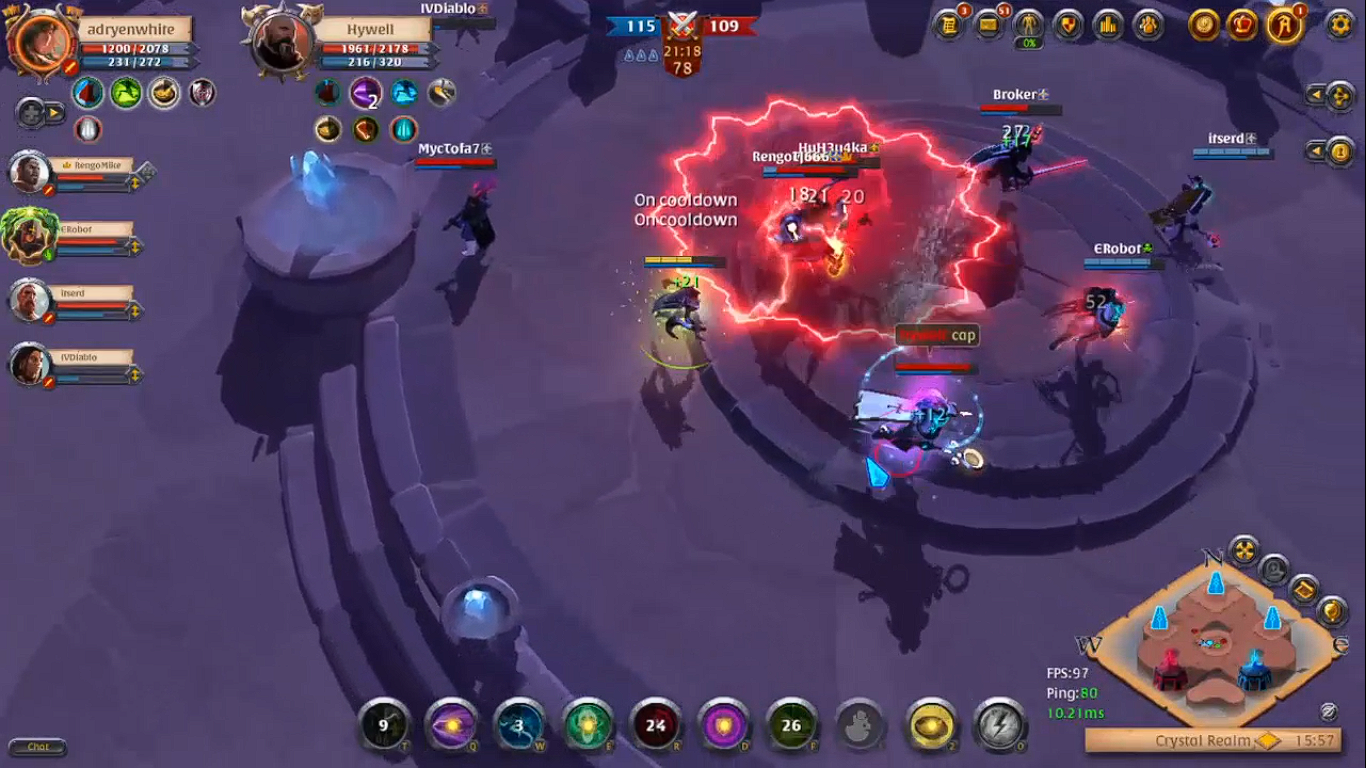Activate the green E ability

pyautogui.click(x=588, y=724)
